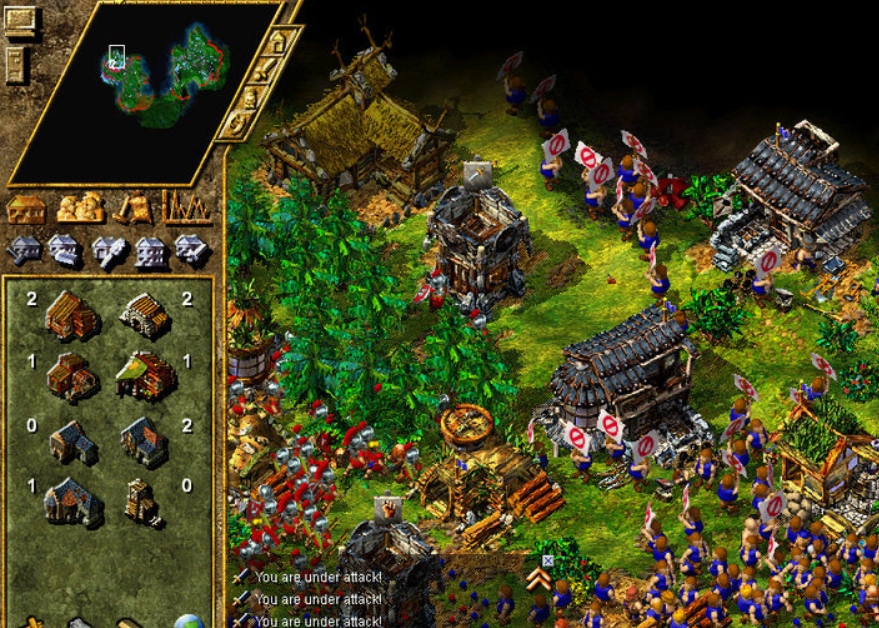Click the swirl icon beside the minimap
Screen dimensions: 879x628
[238, 124]
